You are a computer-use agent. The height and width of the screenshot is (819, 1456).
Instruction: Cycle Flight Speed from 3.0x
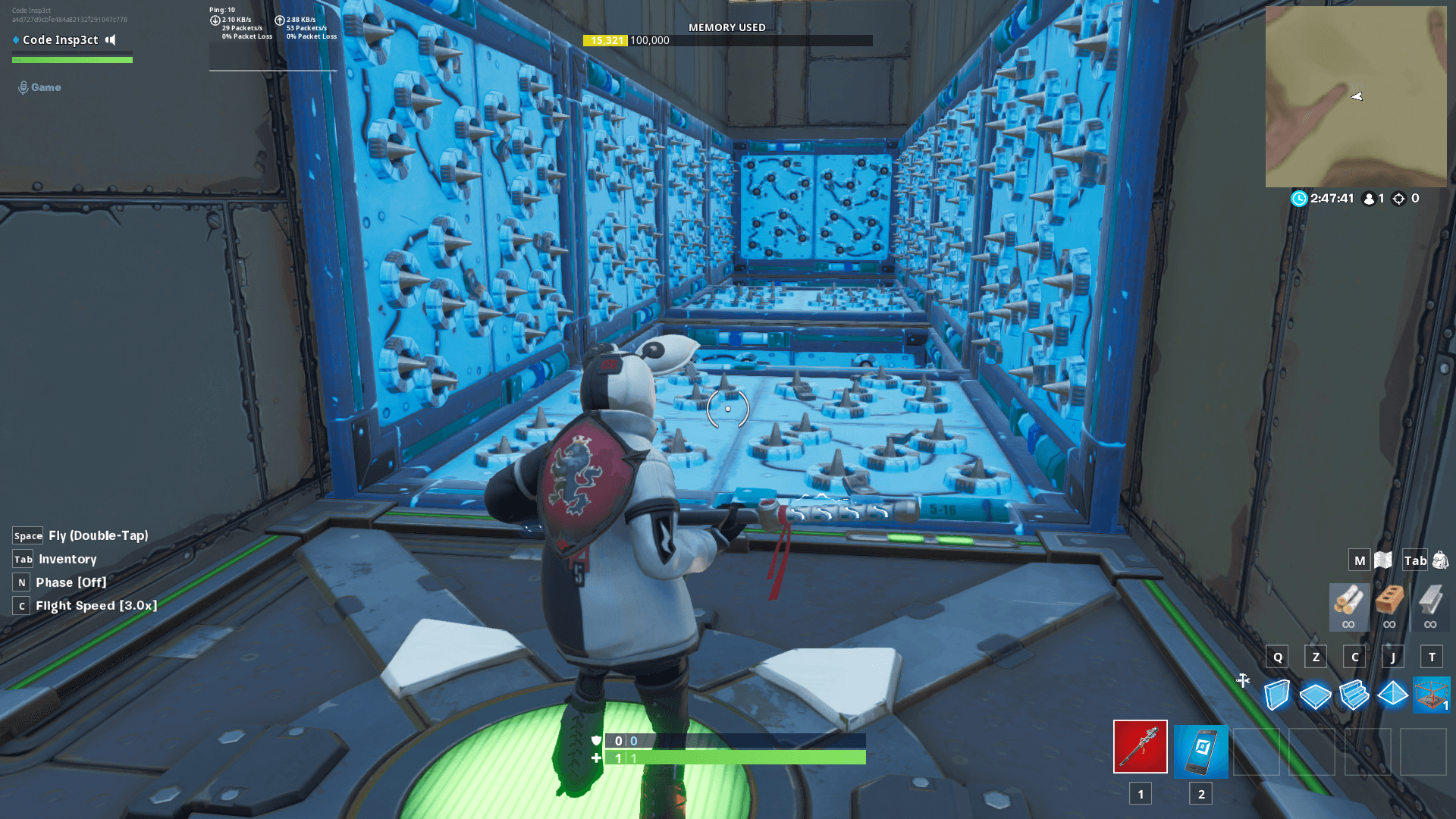[x=20, y=606]
